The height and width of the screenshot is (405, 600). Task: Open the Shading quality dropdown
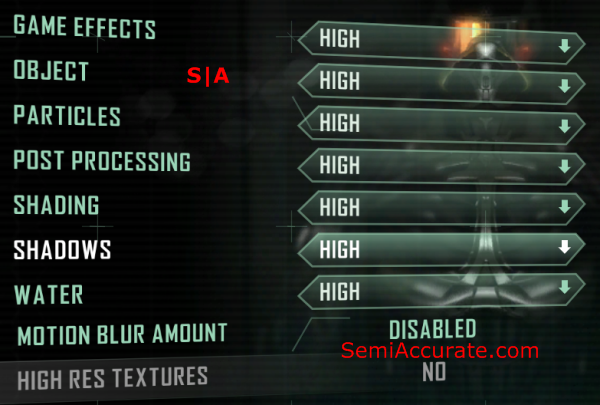440,207
